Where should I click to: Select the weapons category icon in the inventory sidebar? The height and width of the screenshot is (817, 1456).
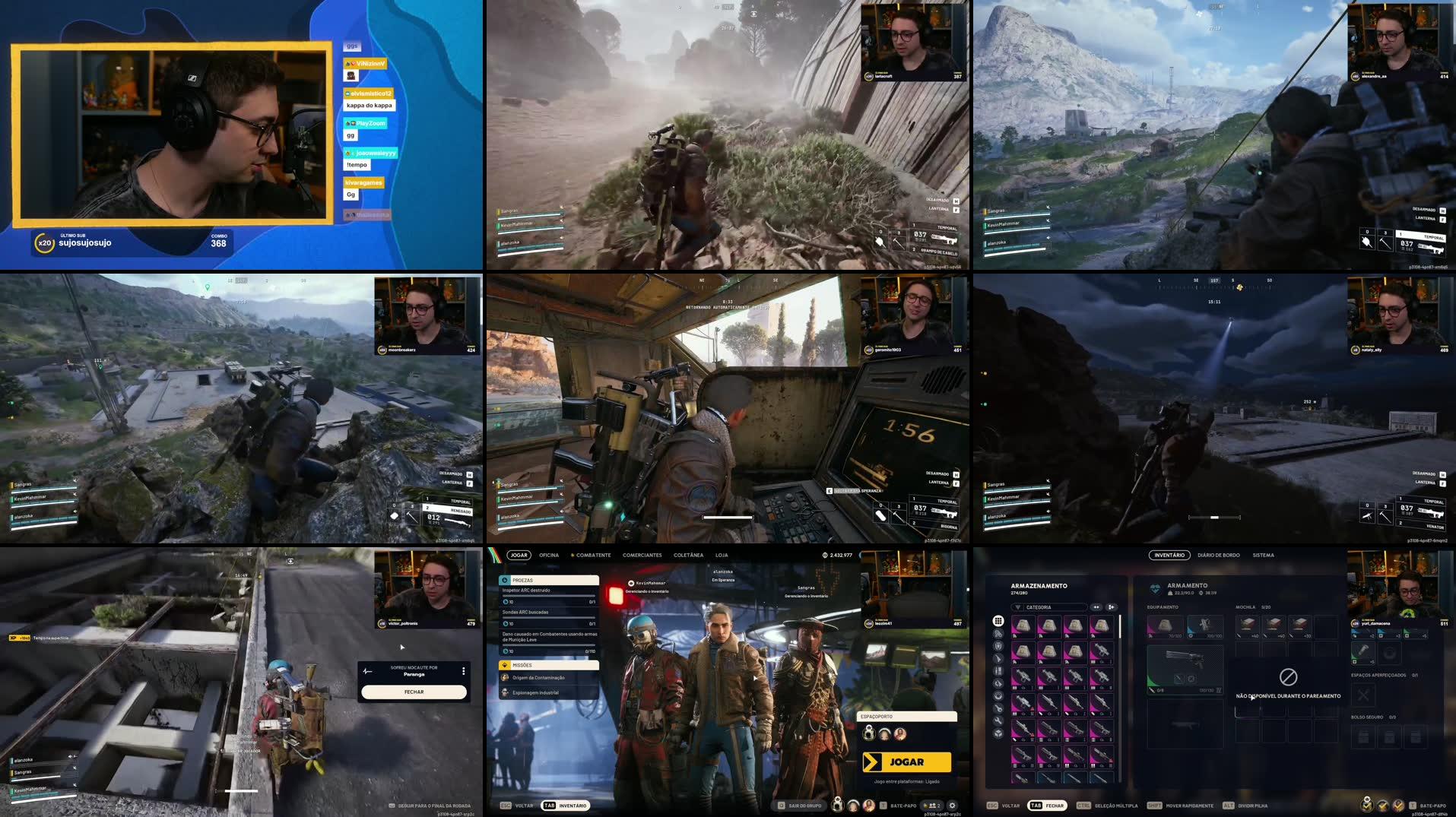click(x=998, y=658)
